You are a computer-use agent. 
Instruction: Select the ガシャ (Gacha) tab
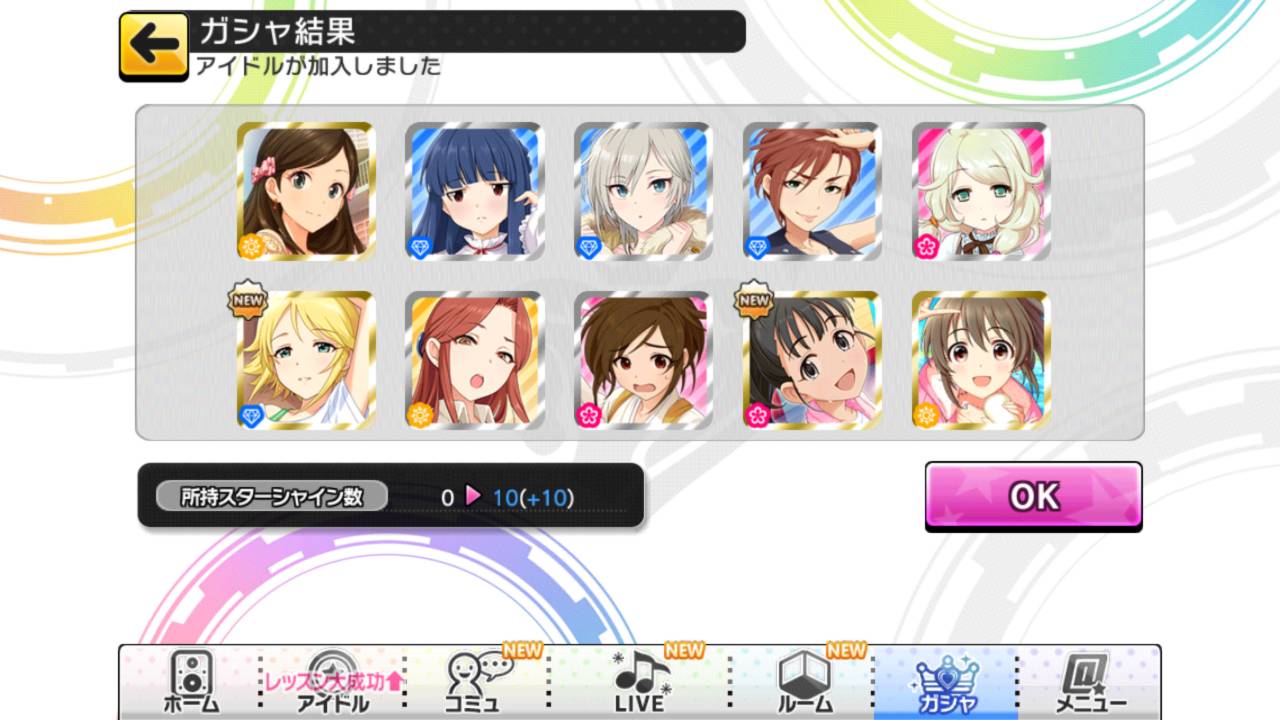[945, 683]
